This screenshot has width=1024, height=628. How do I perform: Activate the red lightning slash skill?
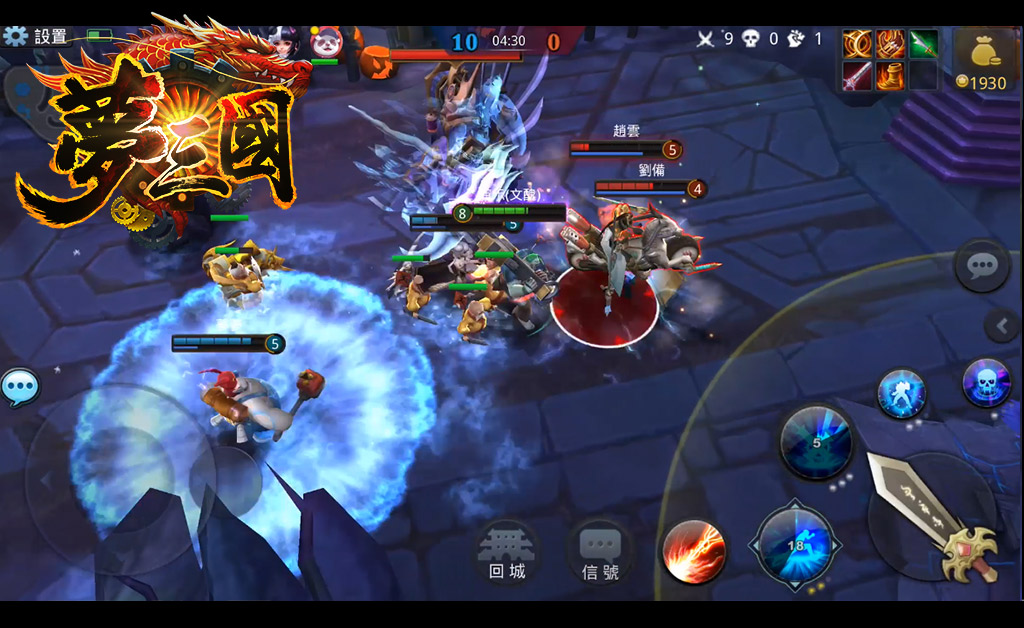pos(693,552)
